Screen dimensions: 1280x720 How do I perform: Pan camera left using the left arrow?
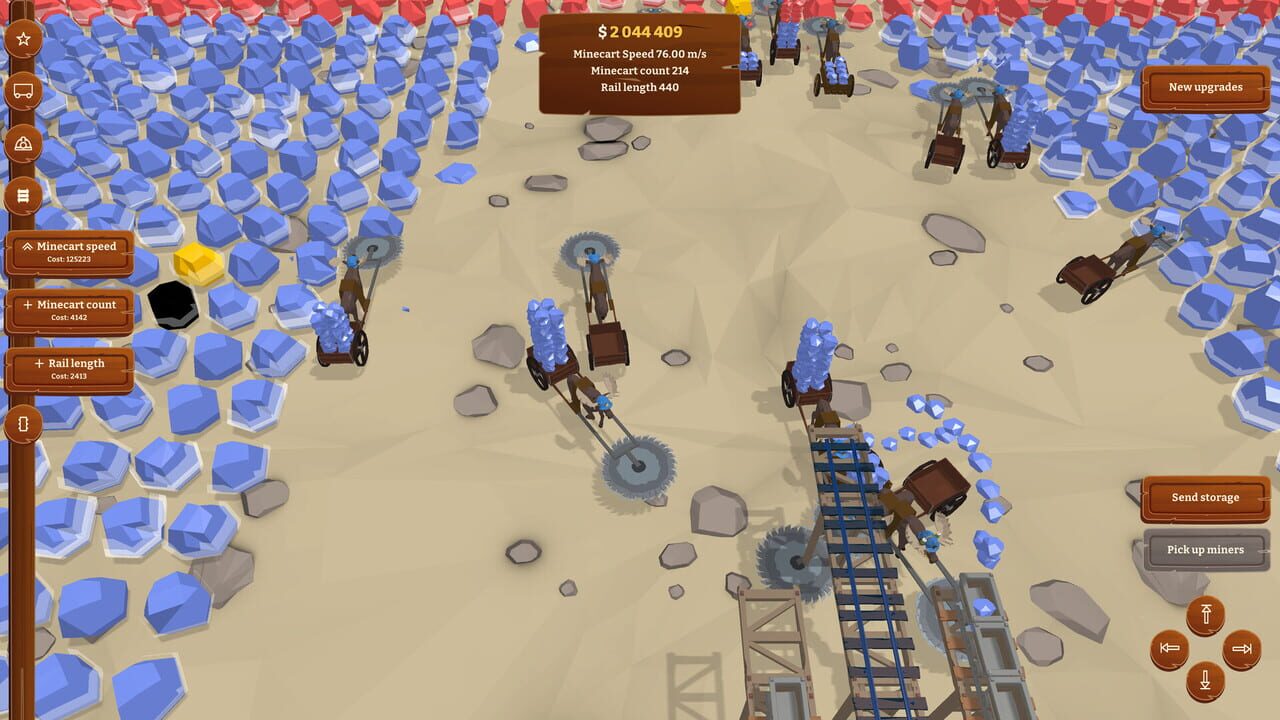click(x=1171, y=651)
